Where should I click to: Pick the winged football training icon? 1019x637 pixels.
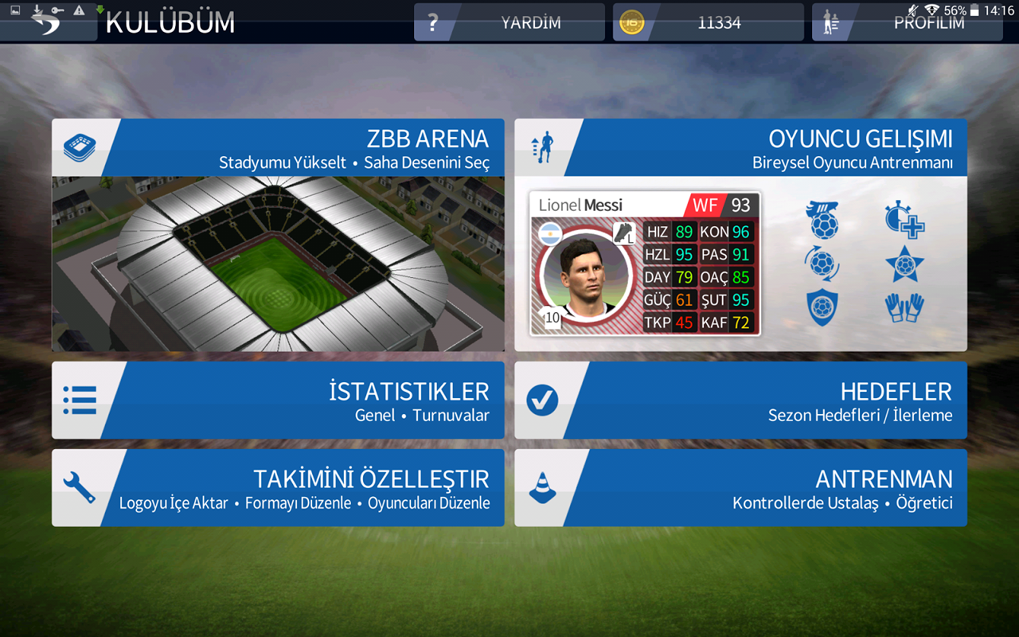pyautogui.click(x=822, y=220)
